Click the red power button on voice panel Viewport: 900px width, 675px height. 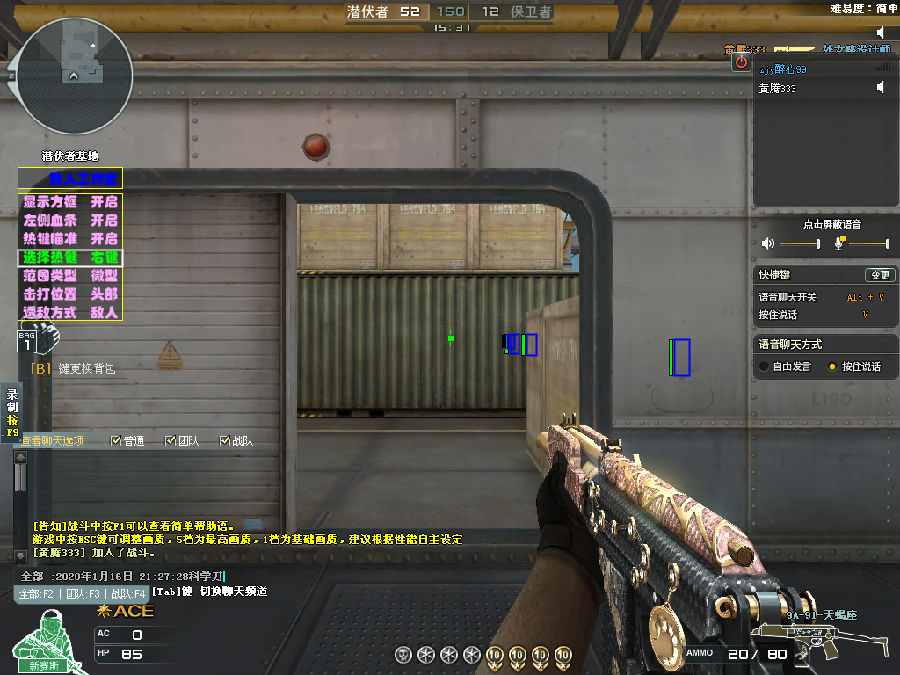click(x=741, y=62)
